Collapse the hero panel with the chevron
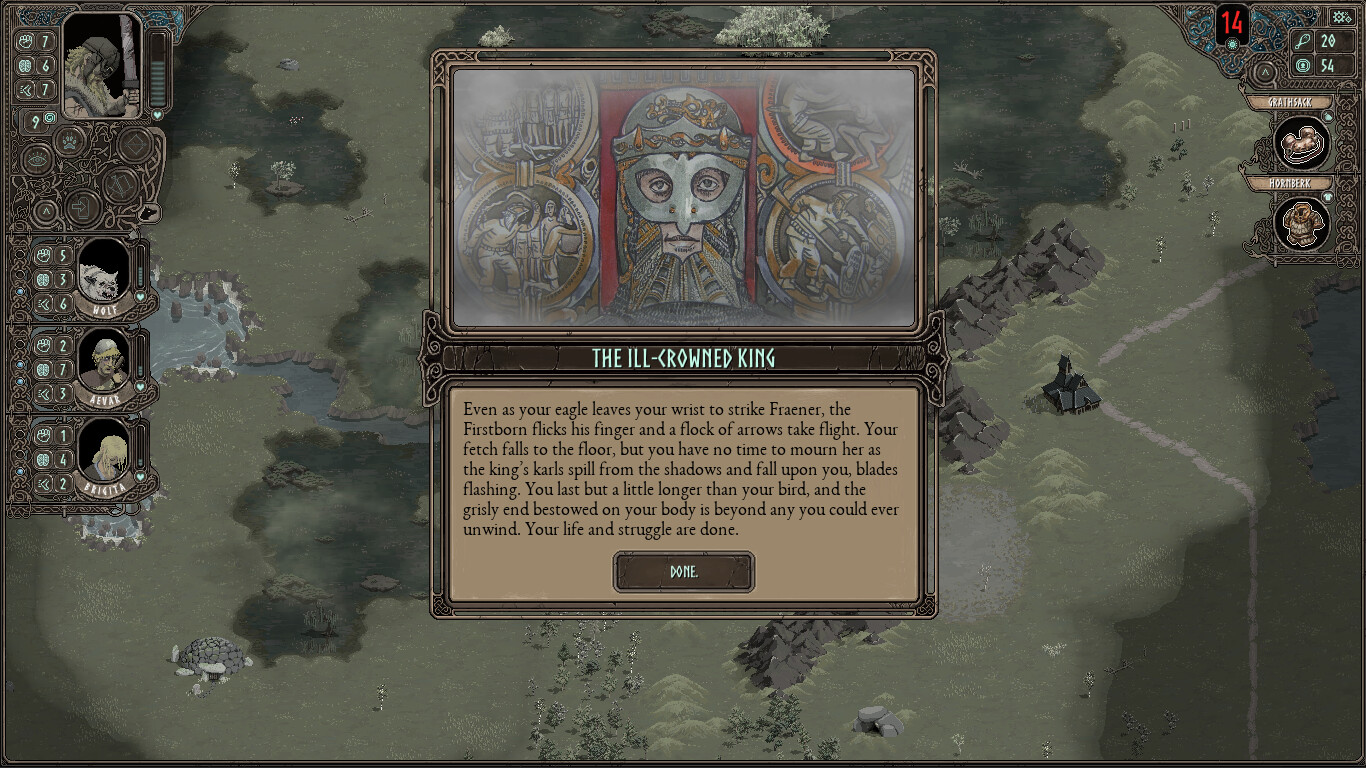The image size is (1366, 768). [44, 210]
